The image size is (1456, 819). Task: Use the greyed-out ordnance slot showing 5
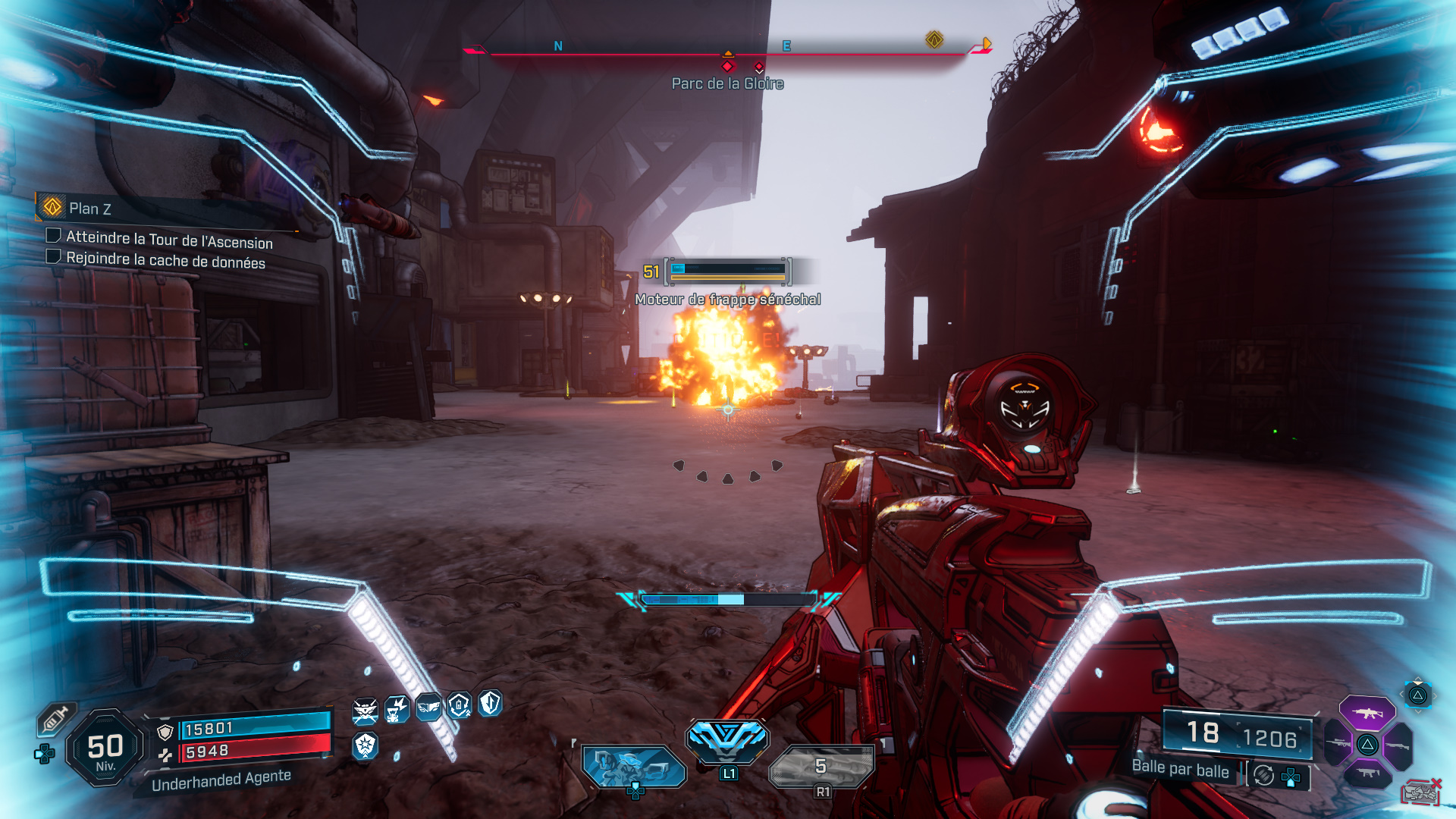(x=821, y=766)
